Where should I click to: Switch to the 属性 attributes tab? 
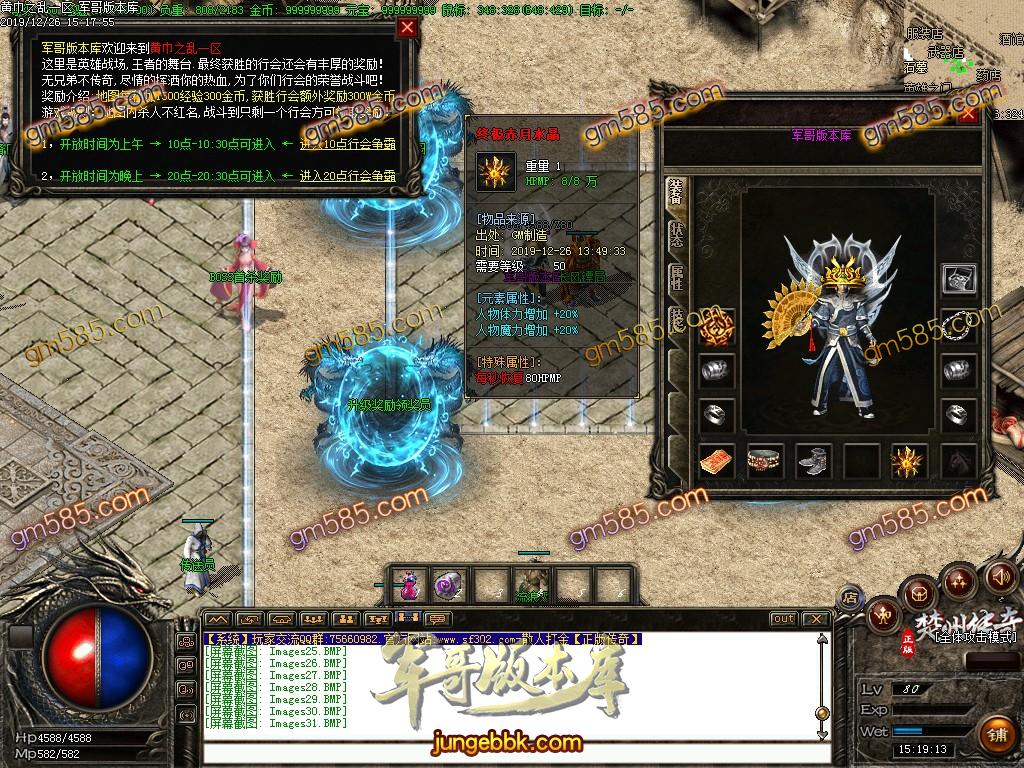[677, 277]
